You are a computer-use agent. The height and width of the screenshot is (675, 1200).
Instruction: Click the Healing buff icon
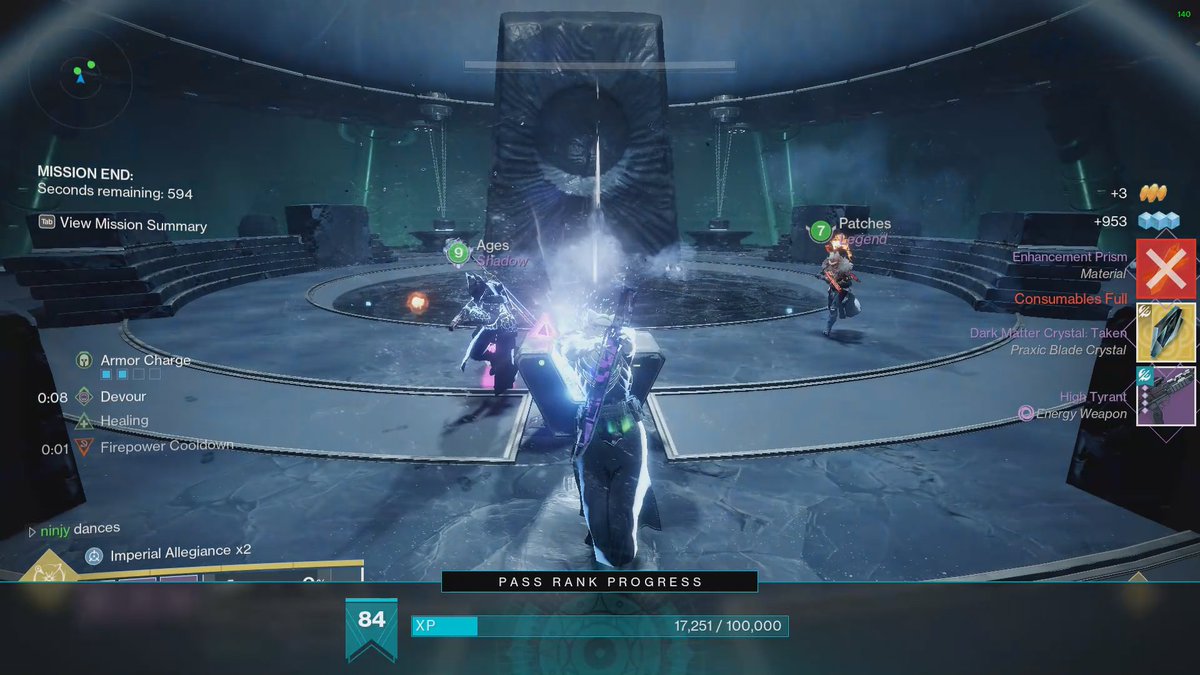click(x=85, y=421)
